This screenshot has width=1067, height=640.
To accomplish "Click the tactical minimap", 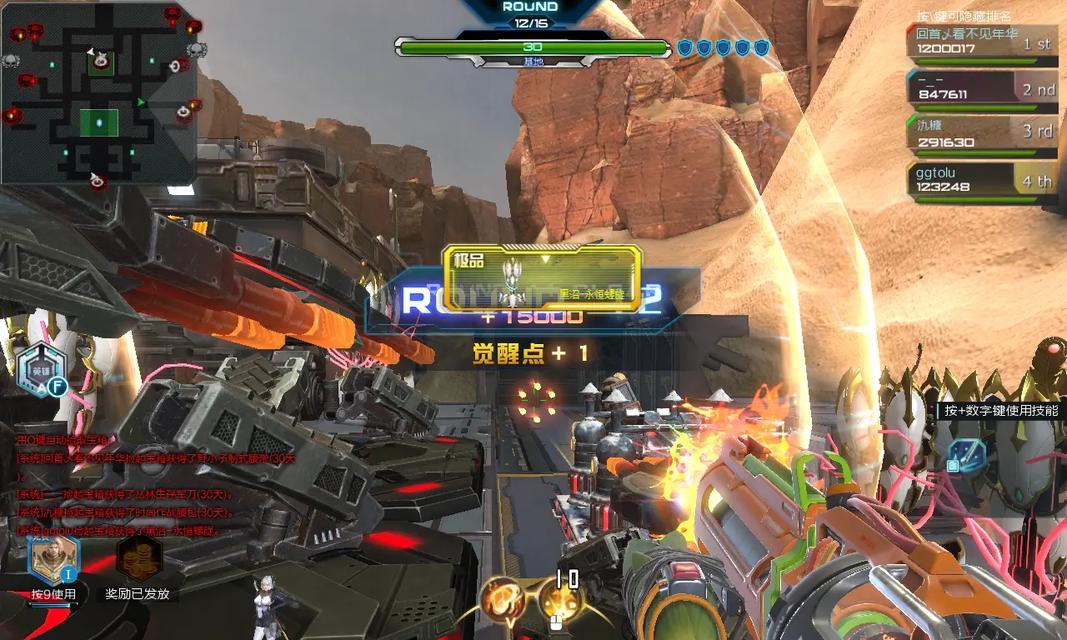I will click(x=98, y=93).
